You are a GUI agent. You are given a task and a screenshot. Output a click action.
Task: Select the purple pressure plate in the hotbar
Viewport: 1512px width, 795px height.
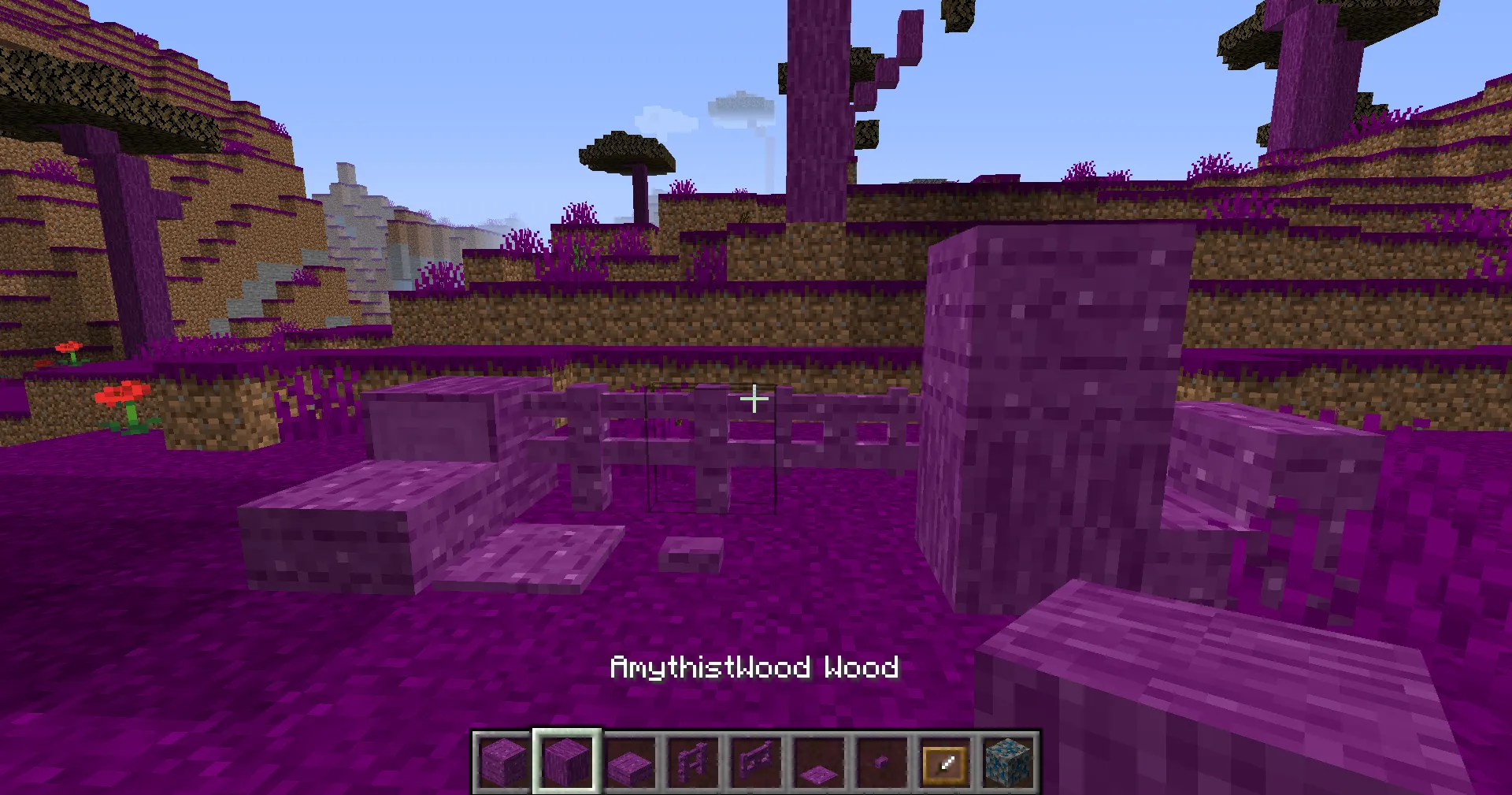pos(819,760)
